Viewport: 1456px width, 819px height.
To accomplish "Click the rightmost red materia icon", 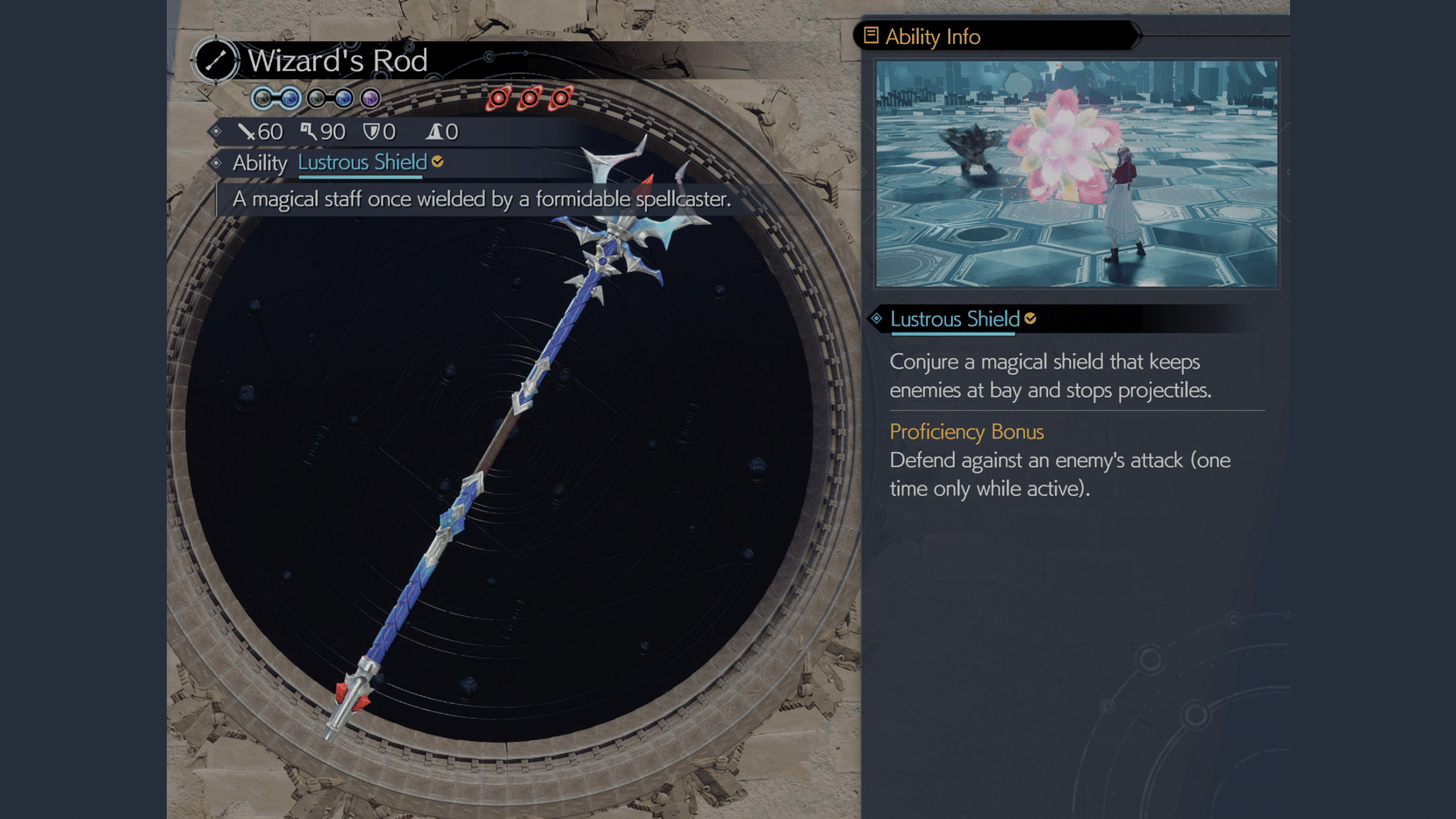I will coord(559,98).
